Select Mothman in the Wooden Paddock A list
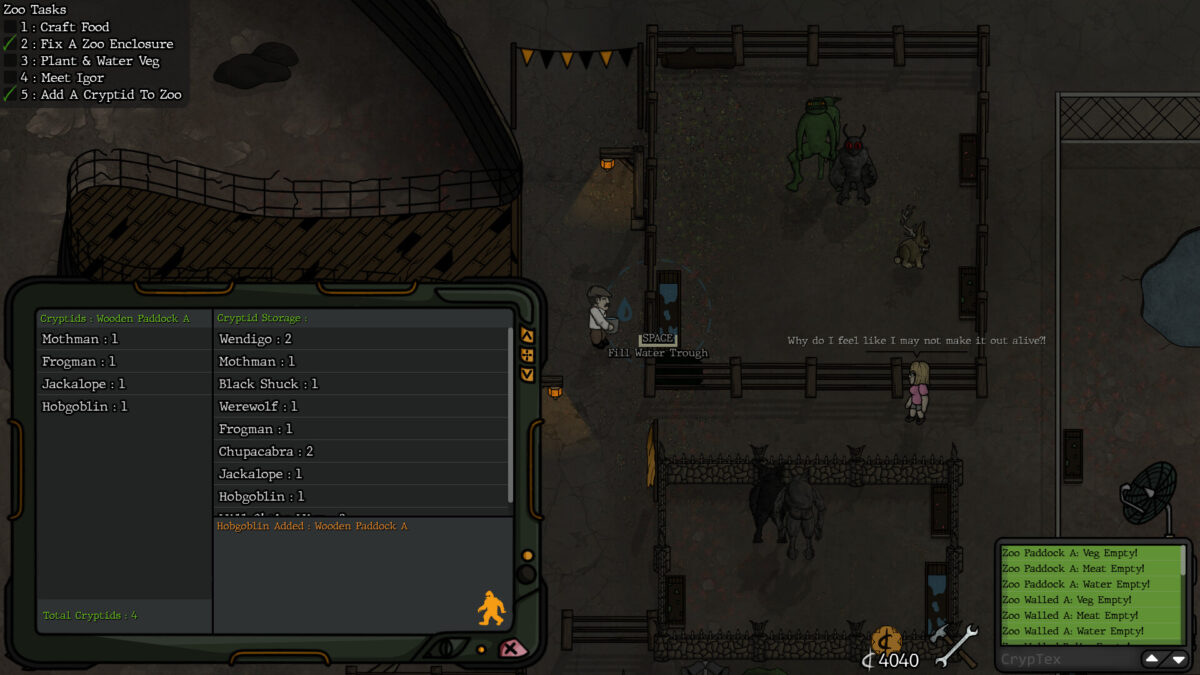Screen dimensions: 1200x675 click(80, 340)
